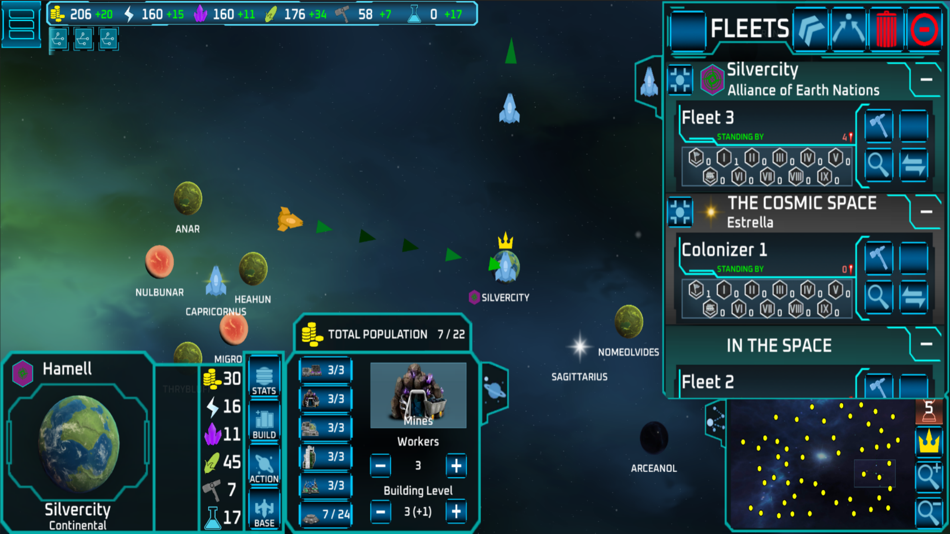Click the gold crown button by minimap
Viewport: 950px width, 534px height.
pyautogui.click(x=929, y=441)
